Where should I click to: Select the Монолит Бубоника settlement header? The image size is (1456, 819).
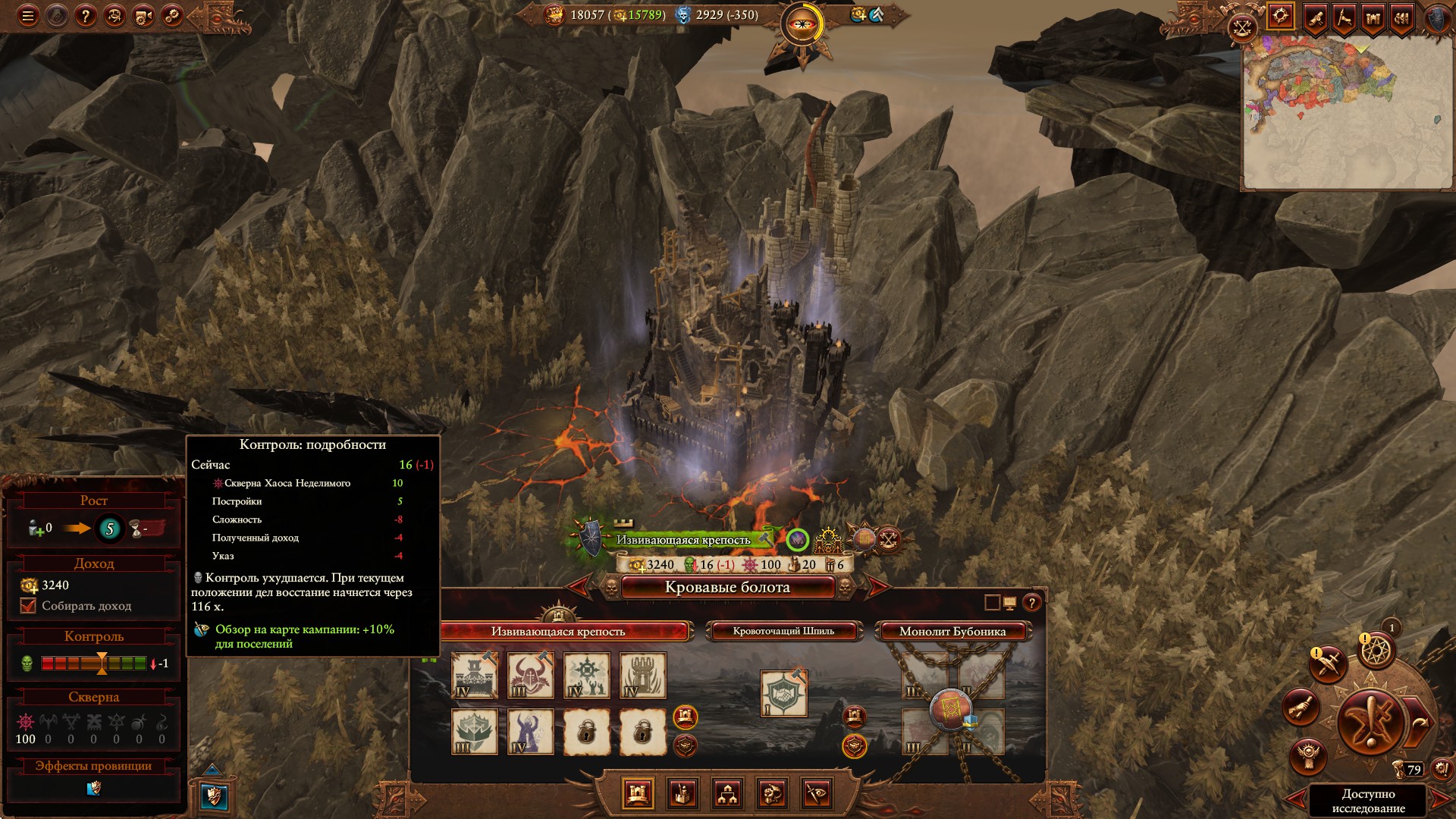[952, 631]
